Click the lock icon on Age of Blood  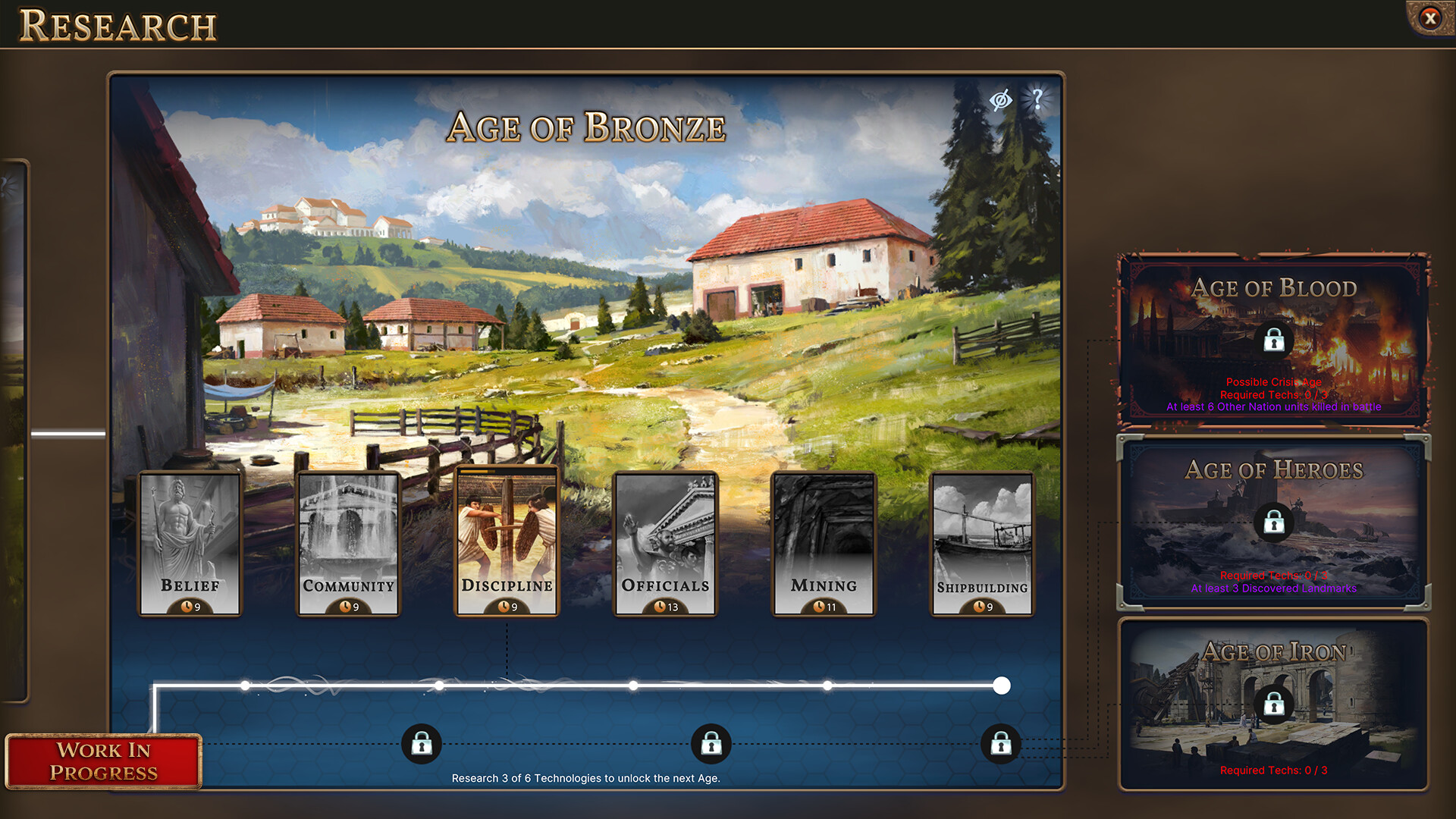click(x=1272, y=341)
